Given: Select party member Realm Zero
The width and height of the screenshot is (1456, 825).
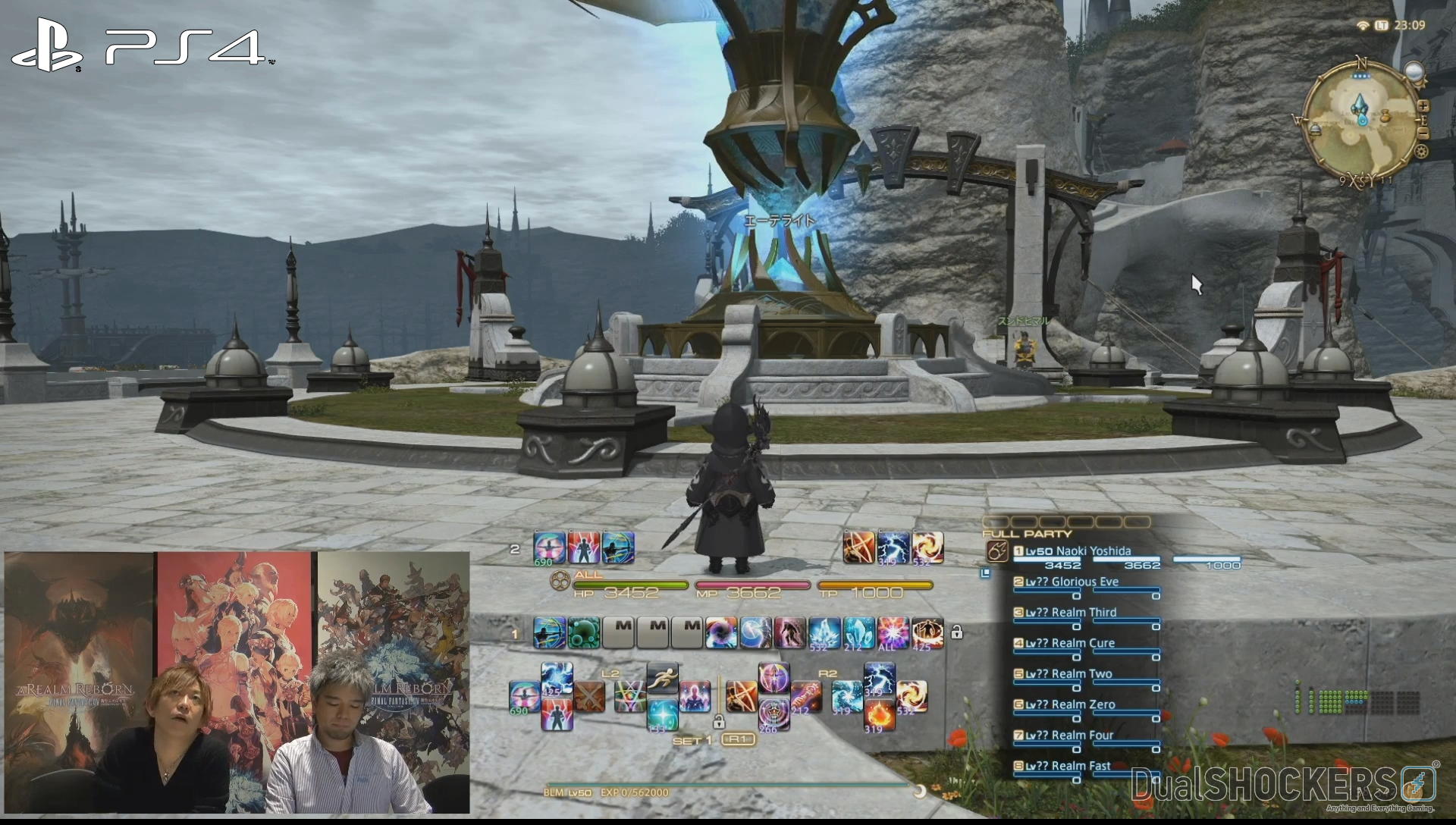Looking at the screenshot, I should point(1070,704).
